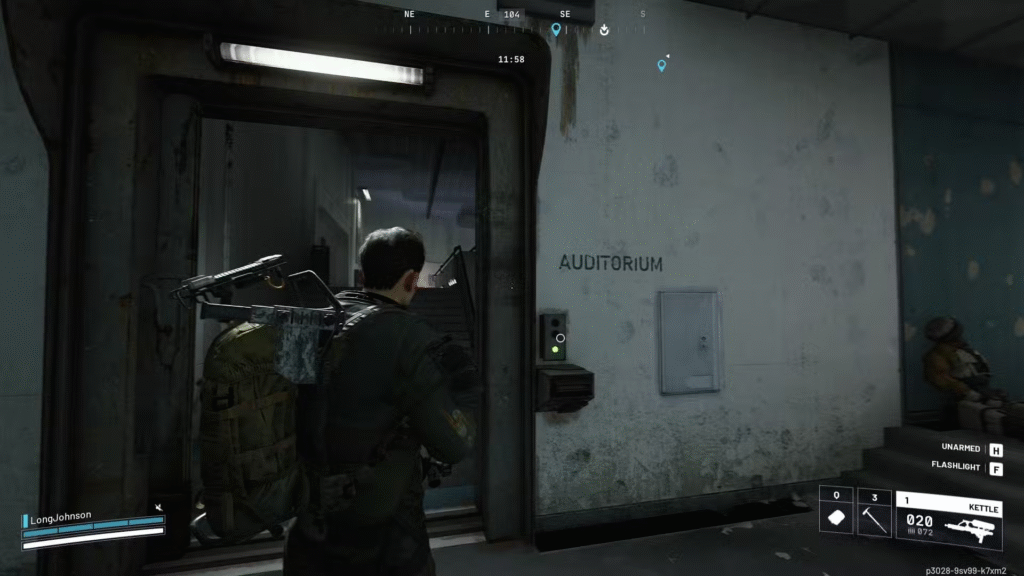Viewport: 1024px width, 576px height.
Task: Click the blue waypoint pin on the compass bar
Action: (x=556, y=30)
